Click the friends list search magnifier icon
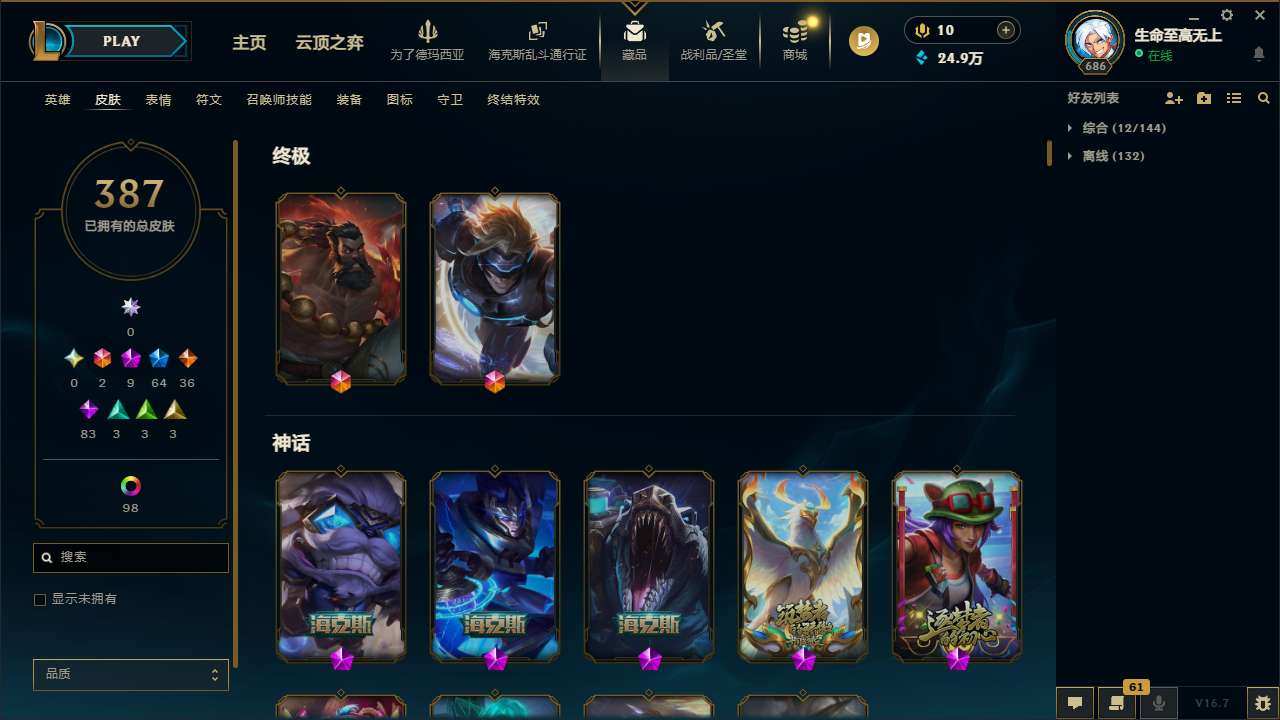The image size is (1280, 720). pyautogui.click(x=1264, y=98)
